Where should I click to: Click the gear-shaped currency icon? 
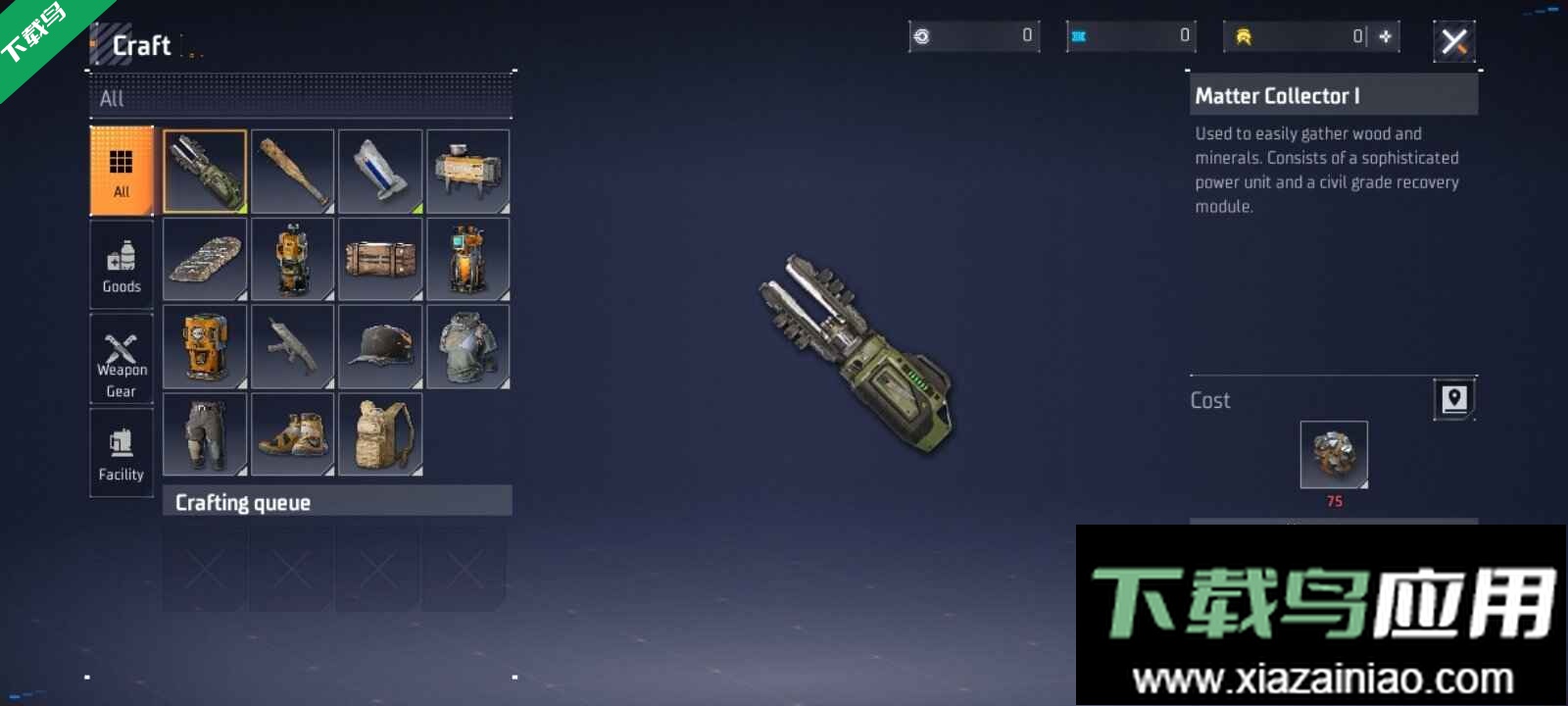click(922, 36)
